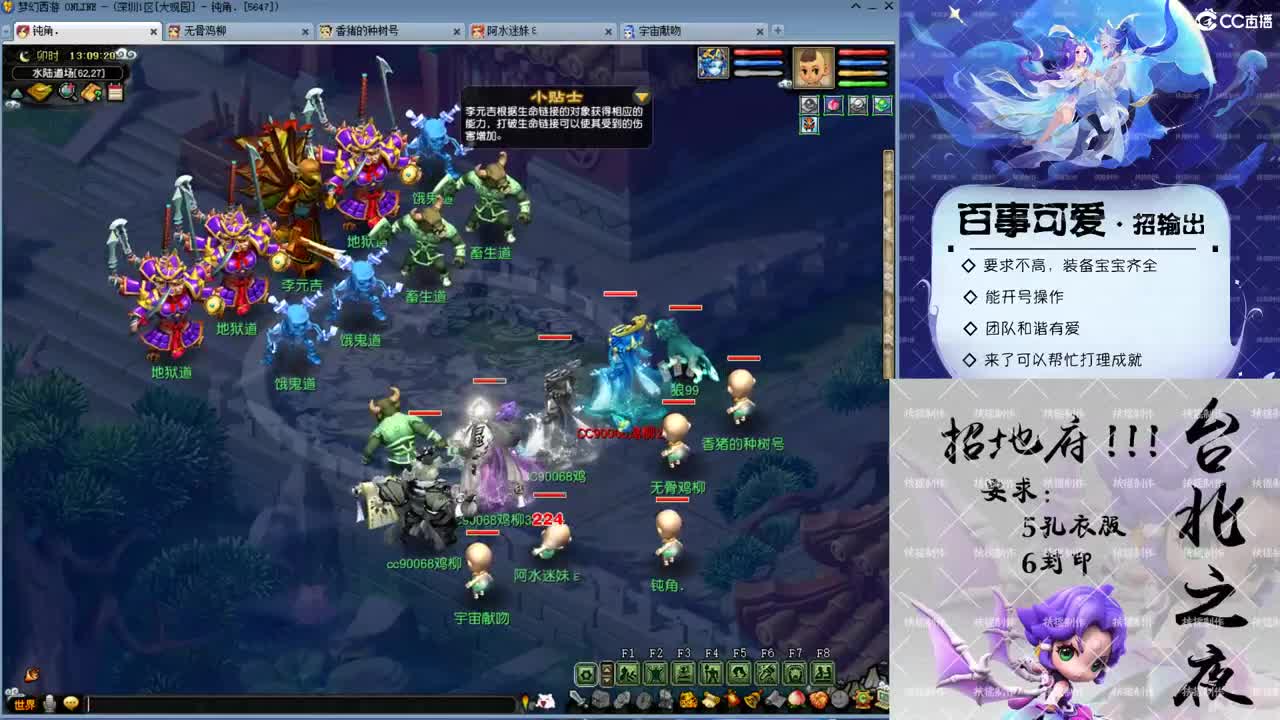Image resolution: width=1280 pixels, height=720 pixels.
Task: Click the peach item icon in item bar
Action: tap(796, 699)
